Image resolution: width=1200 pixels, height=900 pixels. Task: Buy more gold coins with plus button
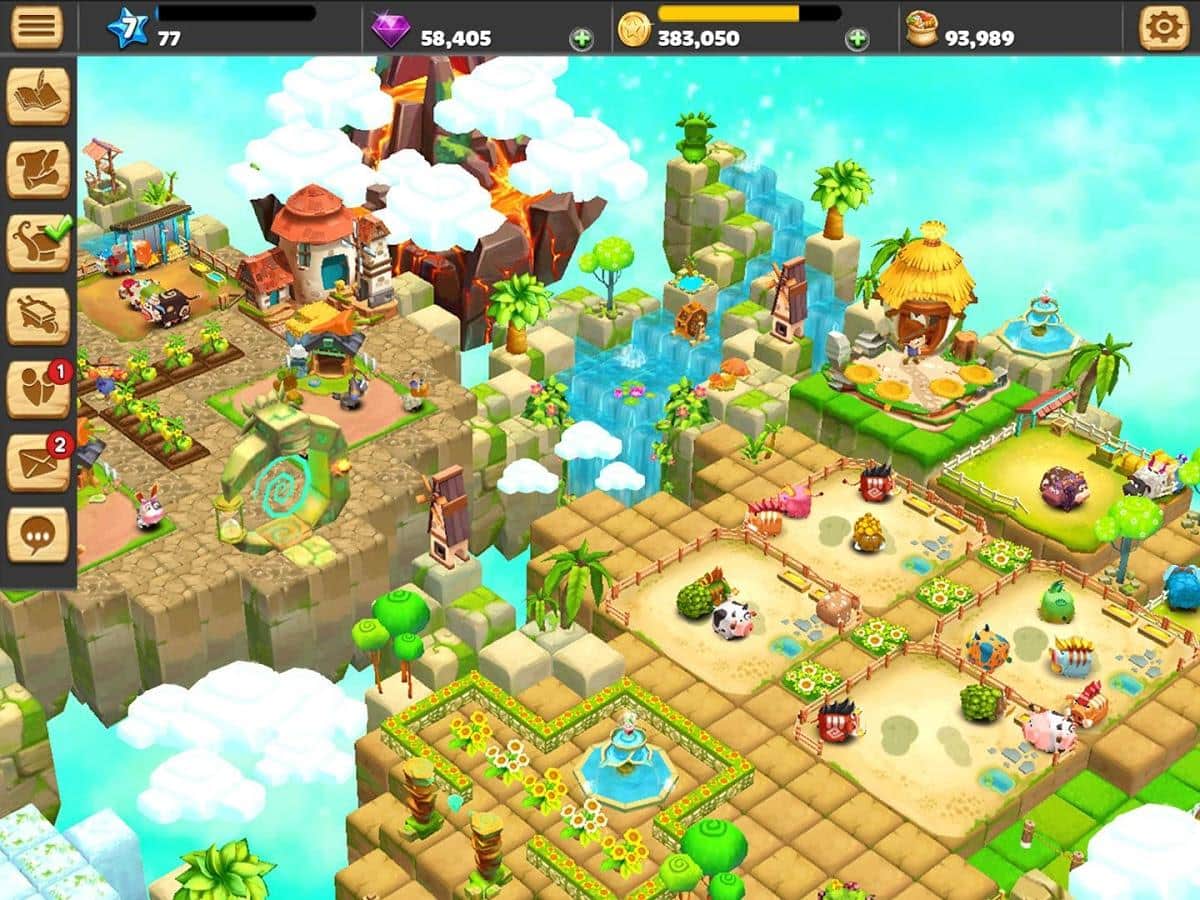point(857,39)
